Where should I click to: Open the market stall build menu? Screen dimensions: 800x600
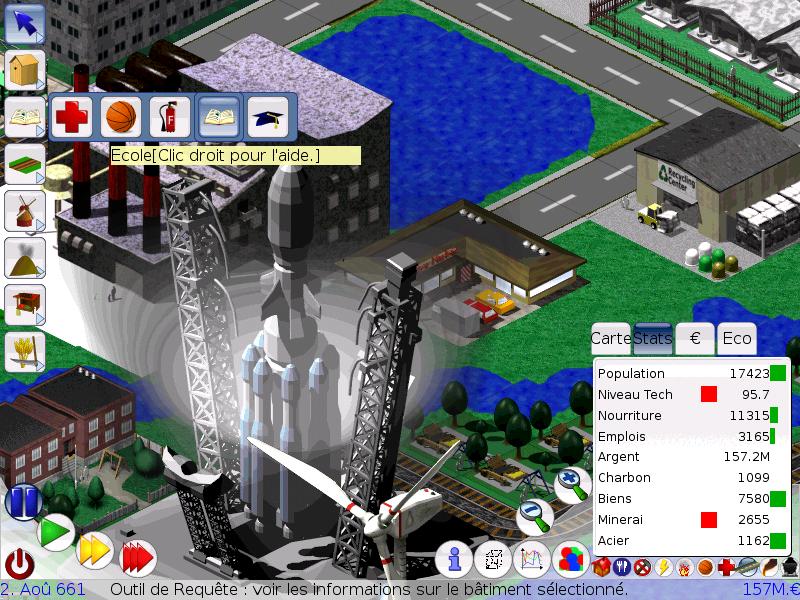25,303
